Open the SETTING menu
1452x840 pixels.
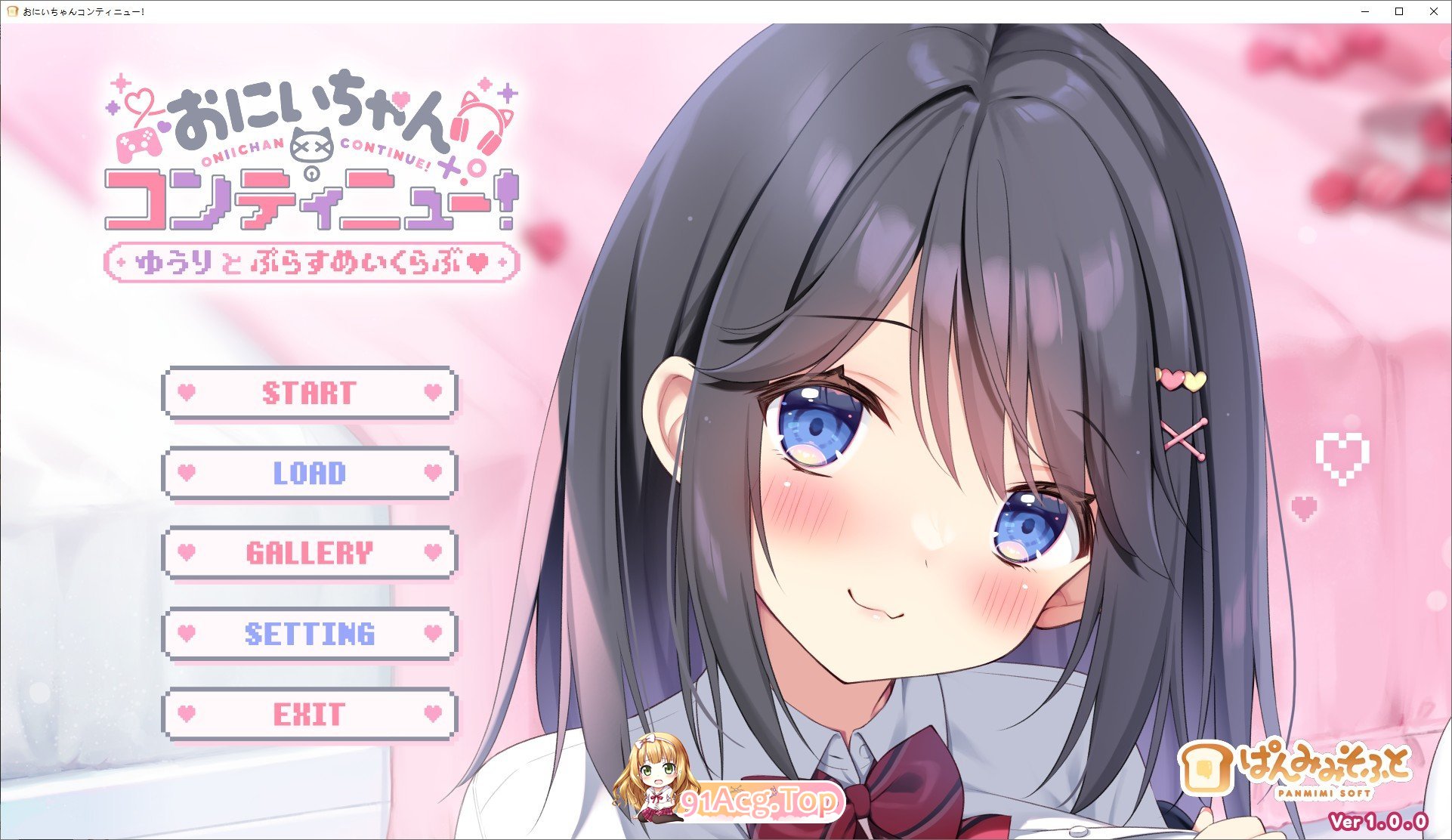coord(310,633)
